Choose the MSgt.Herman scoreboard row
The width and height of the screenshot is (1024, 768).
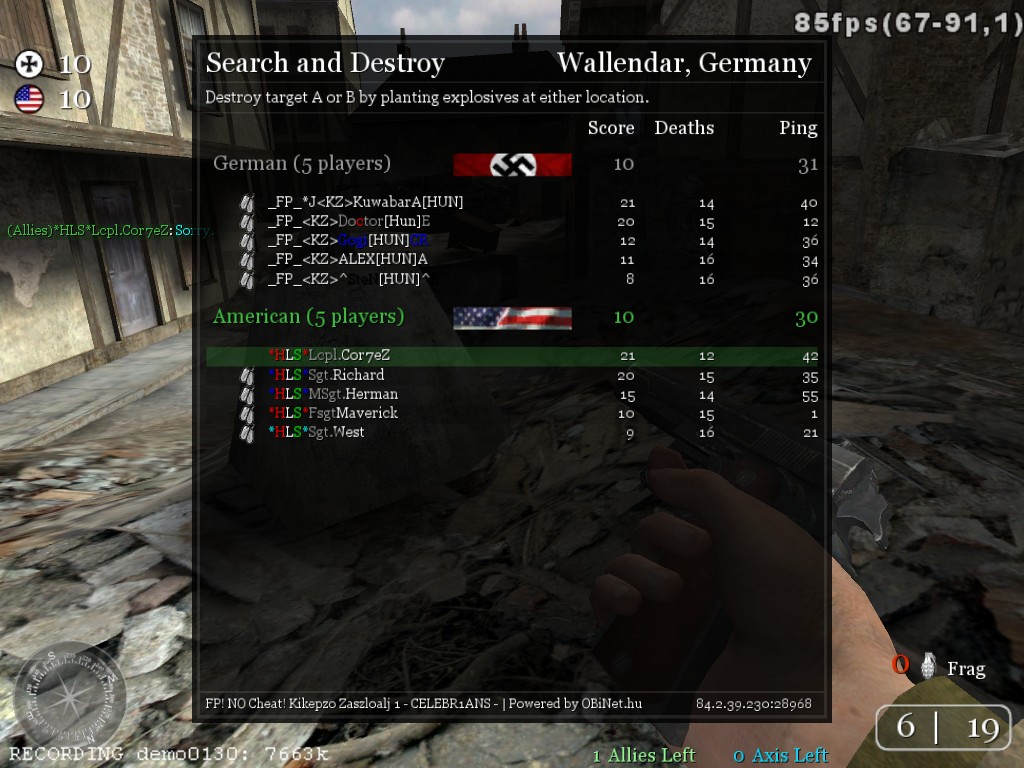[333, 394]
